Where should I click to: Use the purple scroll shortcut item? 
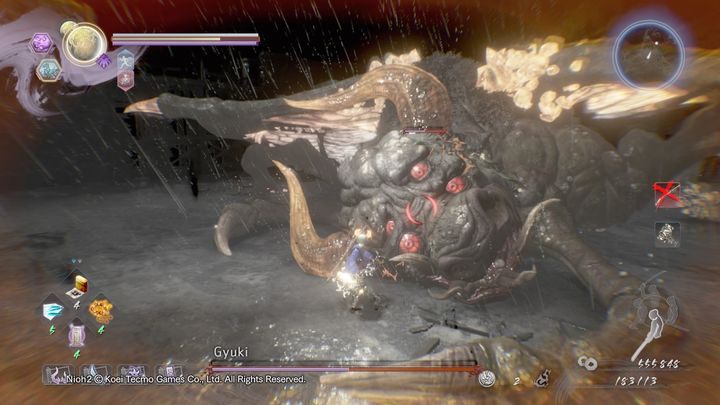point(76,333)
